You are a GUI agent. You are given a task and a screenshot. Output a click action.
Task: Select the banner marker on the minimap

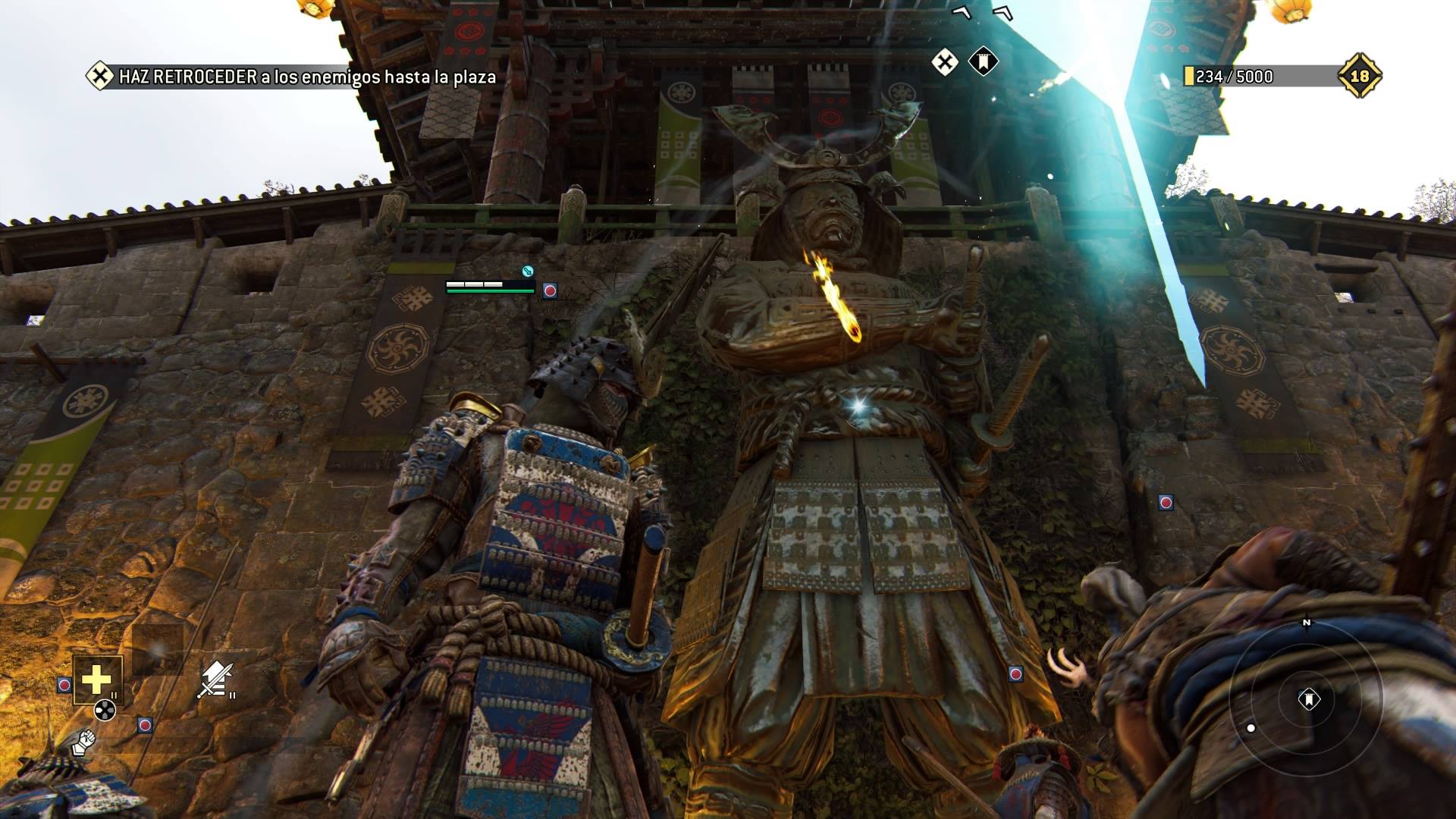(x=1309, y=698)
